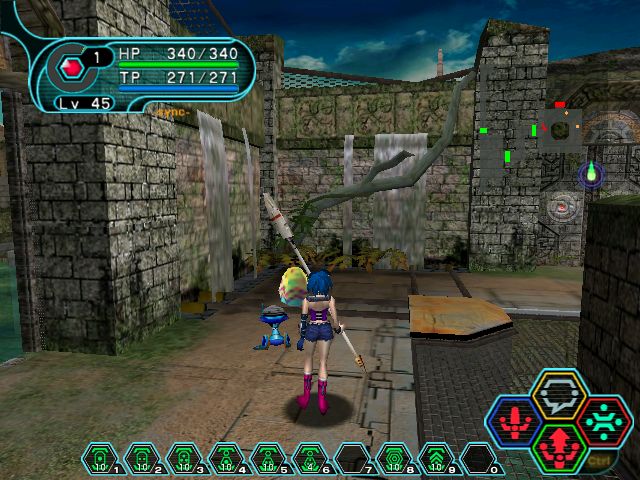Image resolution: width=640 pixels, height=480 pixels.
Task: Select the hotbar slot numbered 3
Action: click(183, 458)
